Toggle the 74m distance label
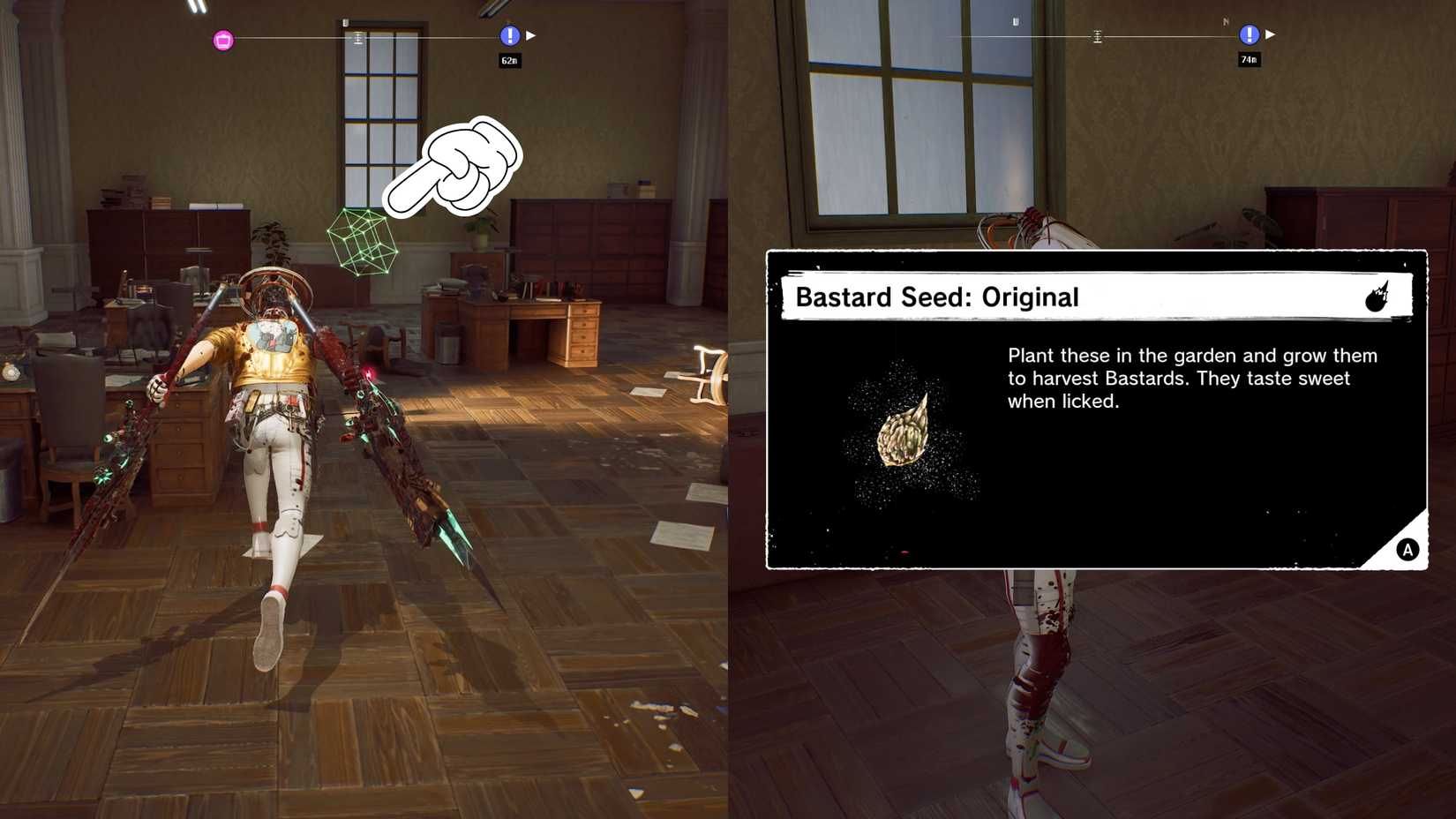Screen dimensions: 1456x819 (x=1248, y=58)
